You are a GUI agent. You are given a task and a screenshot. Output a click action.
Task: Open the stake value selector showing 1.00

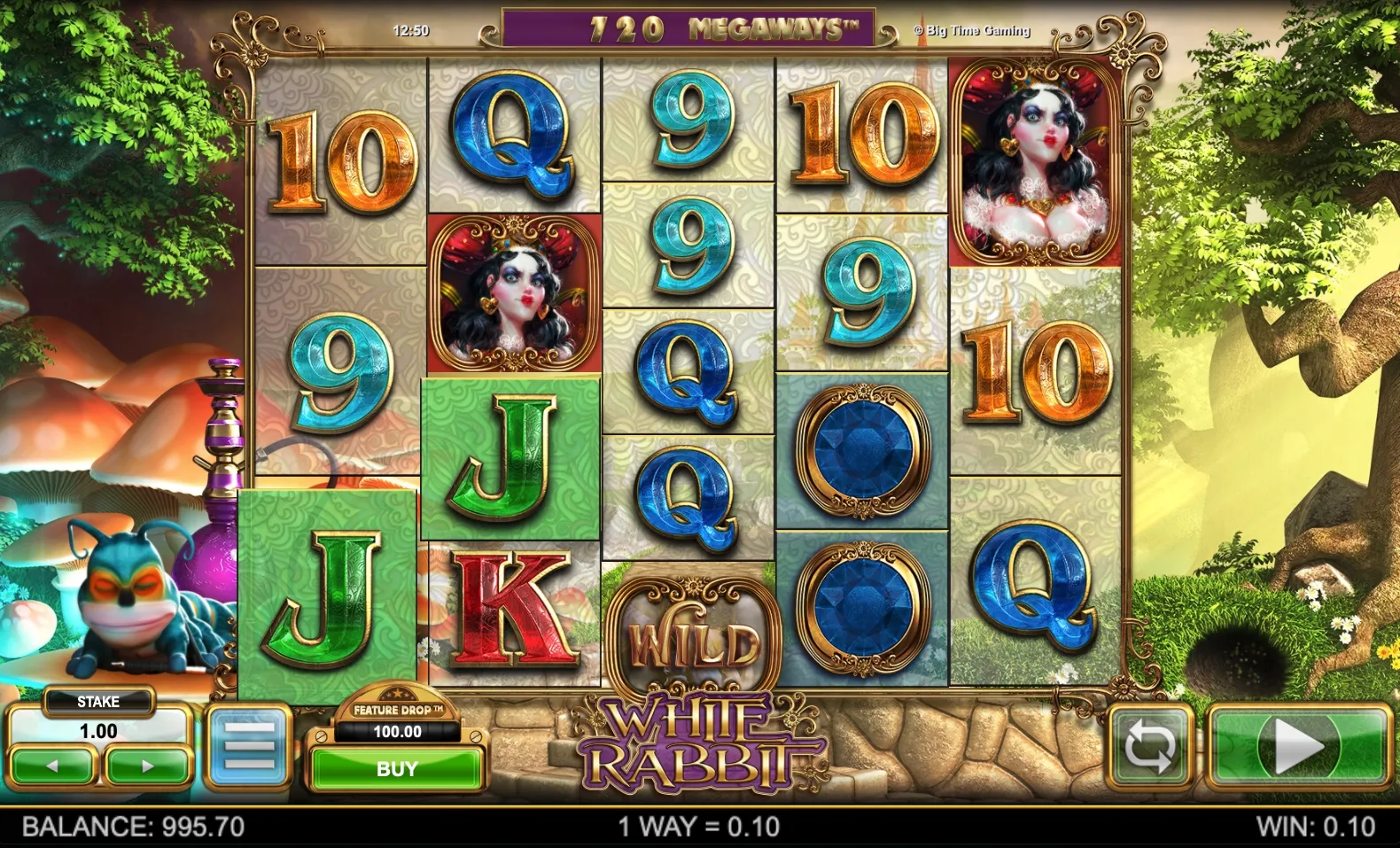point(97,732)
